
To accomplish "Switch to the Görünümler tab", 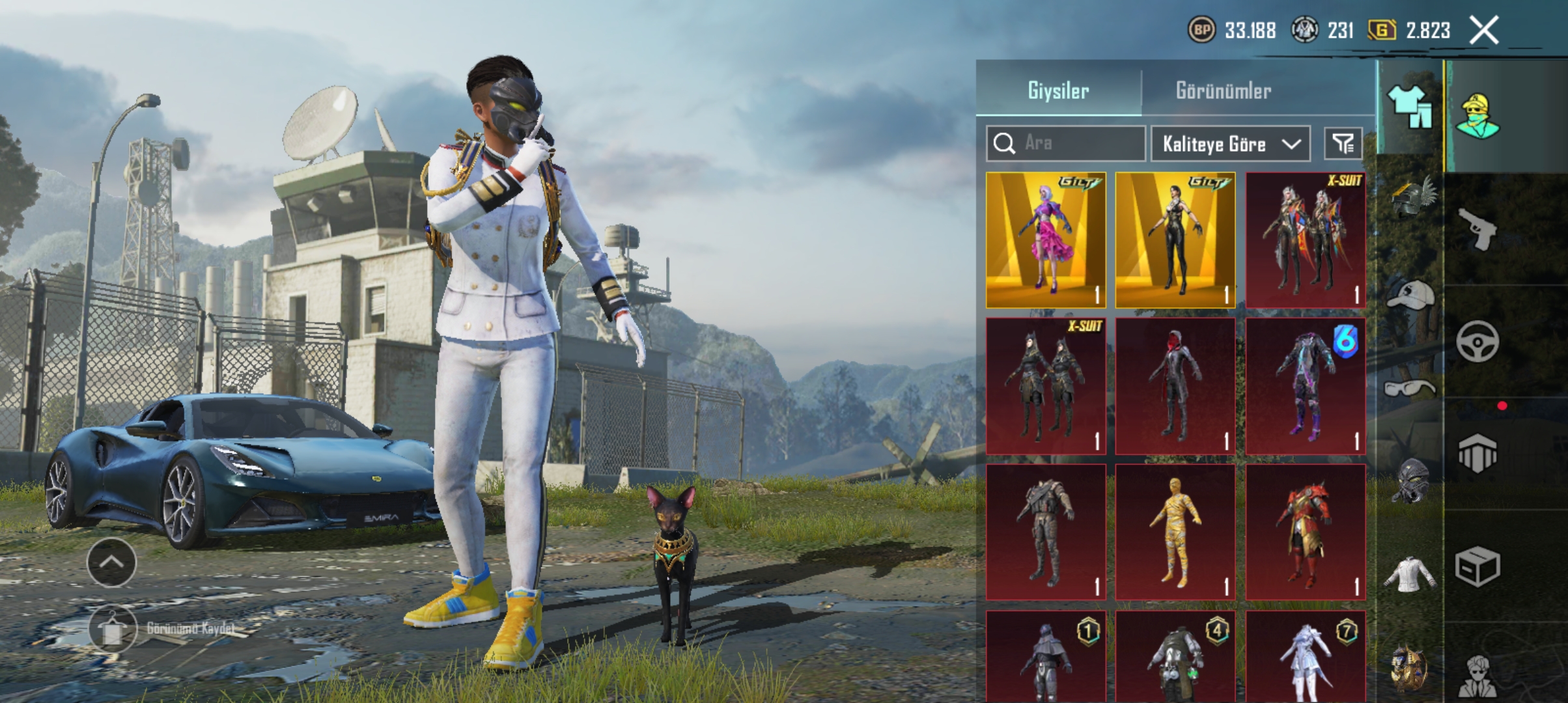I will pyautogui.click(x=1223, y=90).
